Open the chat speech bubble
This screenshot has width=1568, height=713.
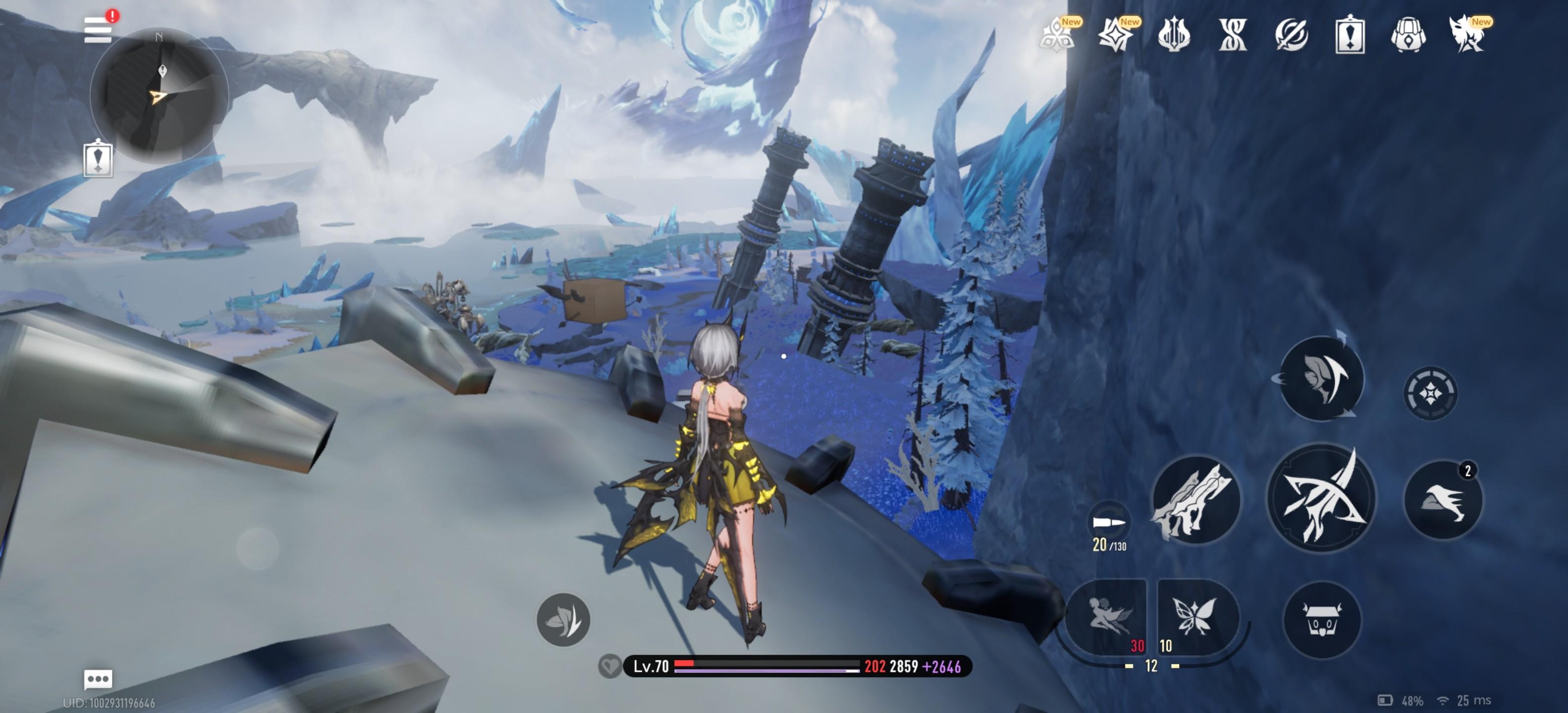tap(98, 678)
